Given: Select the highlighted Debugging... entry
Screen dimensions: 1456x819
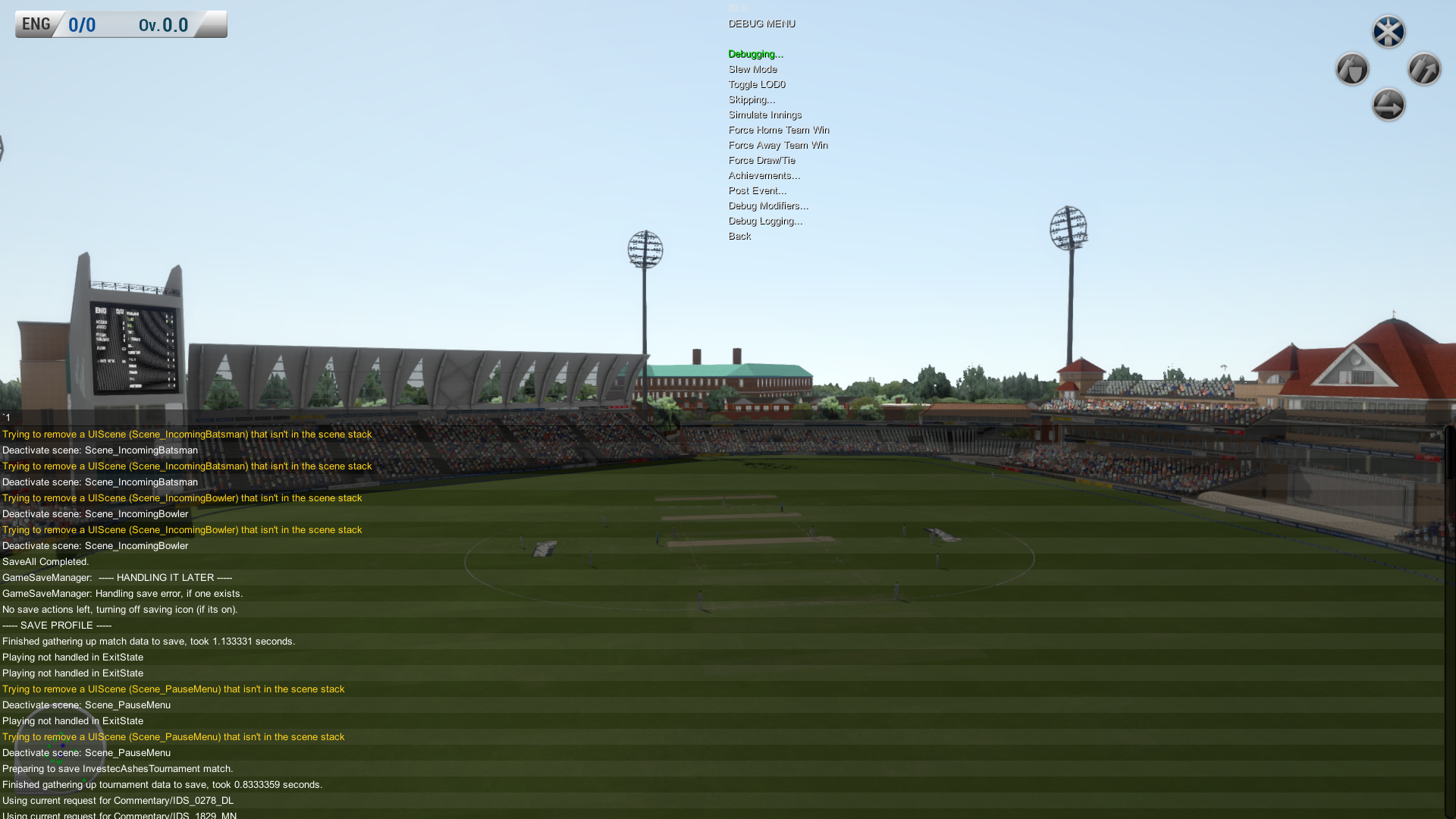Looking at the screenshot, I should pyautogui.click(x=755, y=54).
